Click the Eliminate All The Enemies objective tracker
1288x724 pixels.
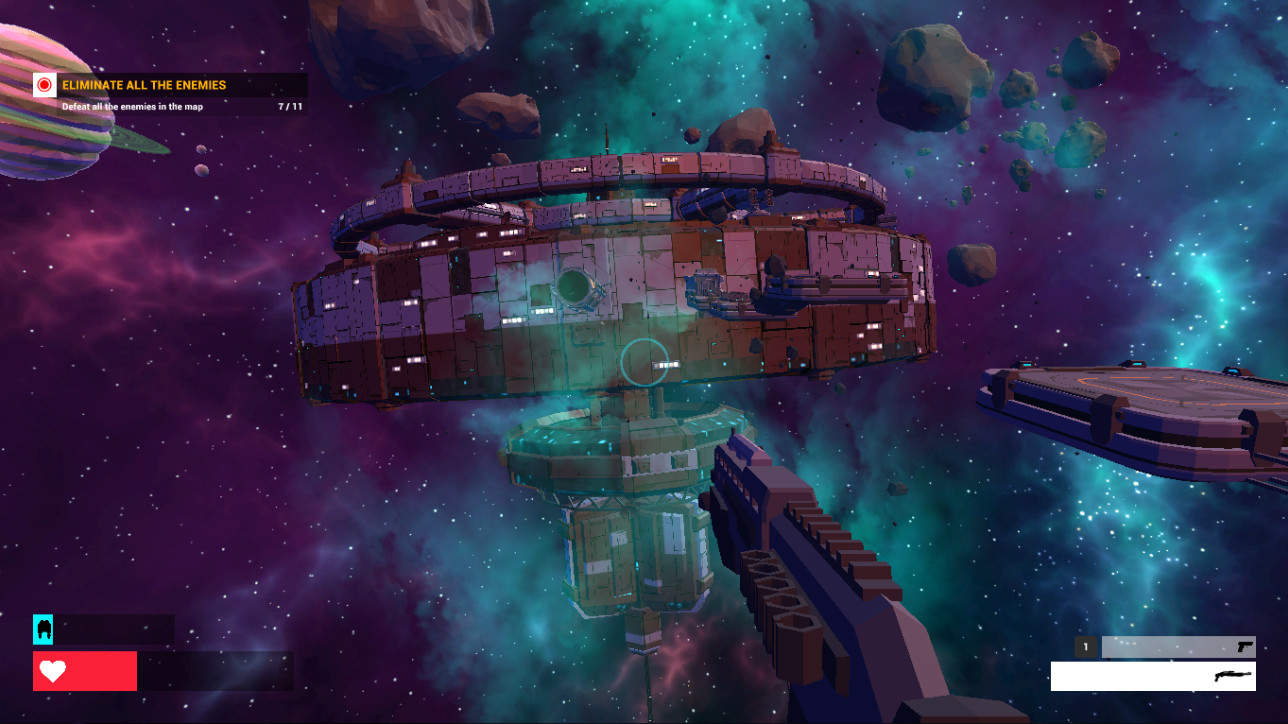click(x=170, y=94)
